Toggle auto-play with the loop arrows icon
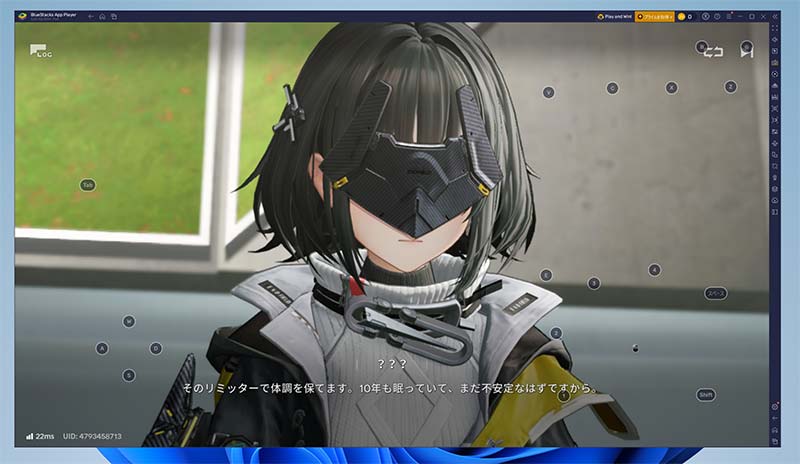 712,51
